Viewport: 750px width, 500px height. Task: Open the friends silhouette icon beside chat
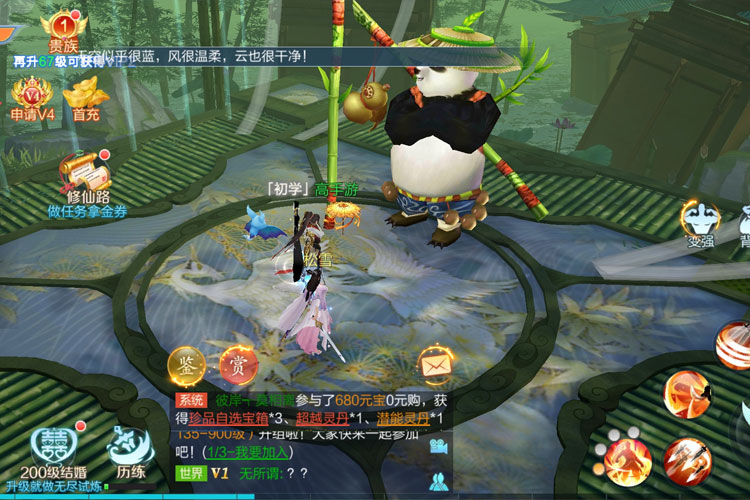tap(438, 481)
